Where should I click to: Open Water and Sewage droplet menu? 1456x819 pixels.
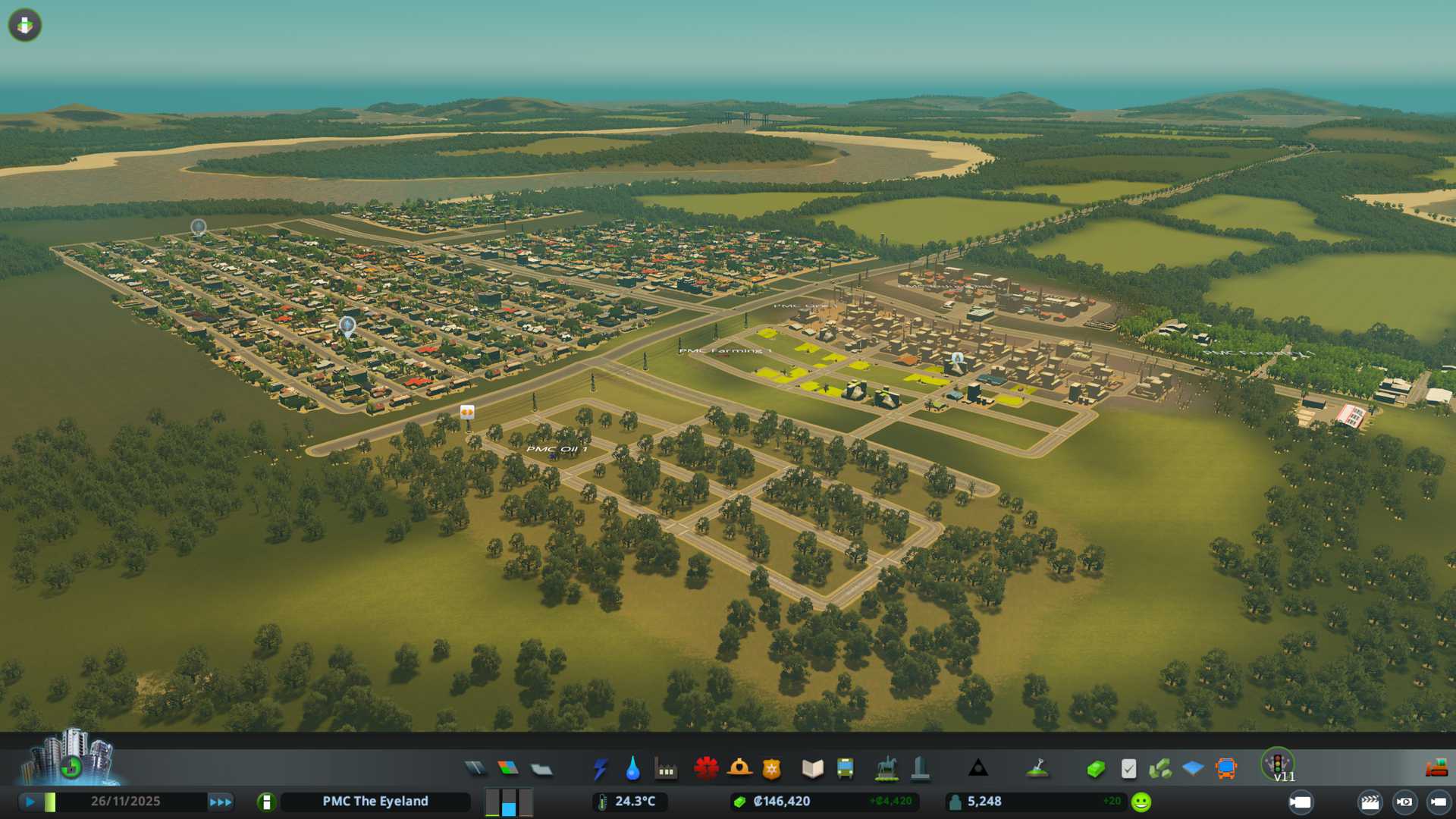(632, 769)
